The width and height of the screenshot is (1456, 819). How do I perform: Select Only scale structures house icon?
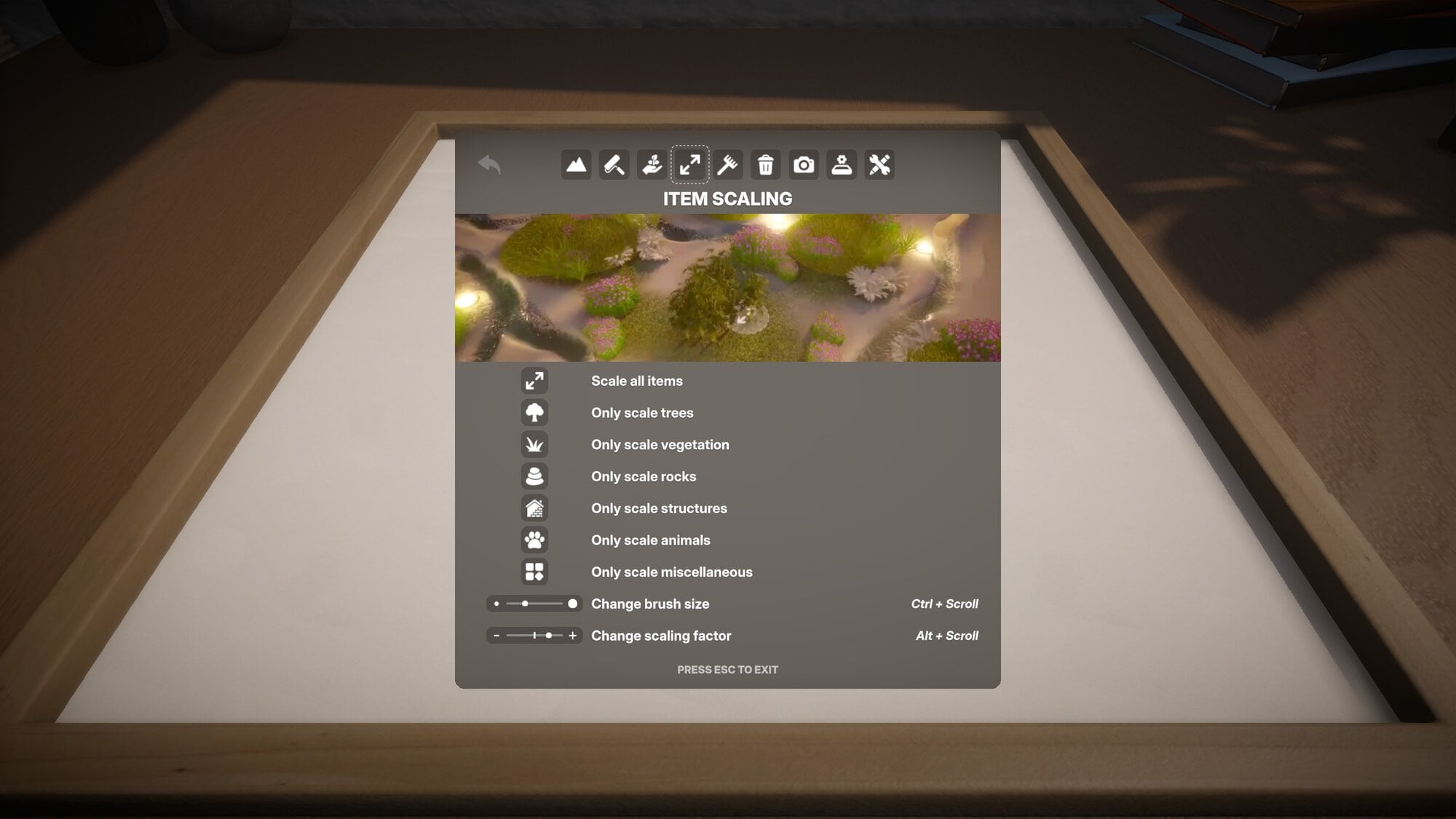point(534,508)
